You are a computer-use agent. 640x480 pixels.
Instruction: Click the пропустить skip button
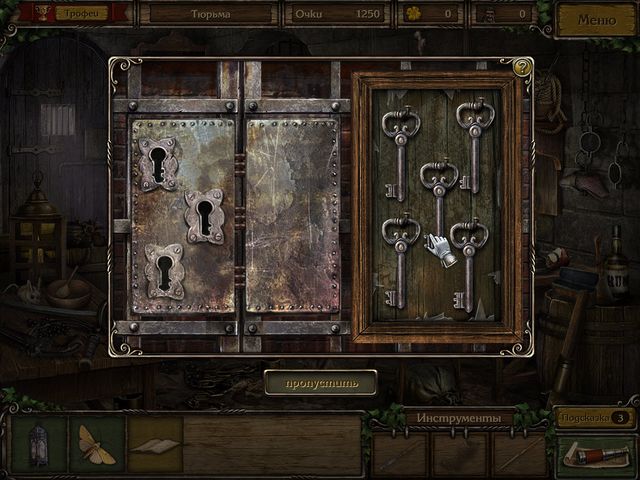pos(320,382)
